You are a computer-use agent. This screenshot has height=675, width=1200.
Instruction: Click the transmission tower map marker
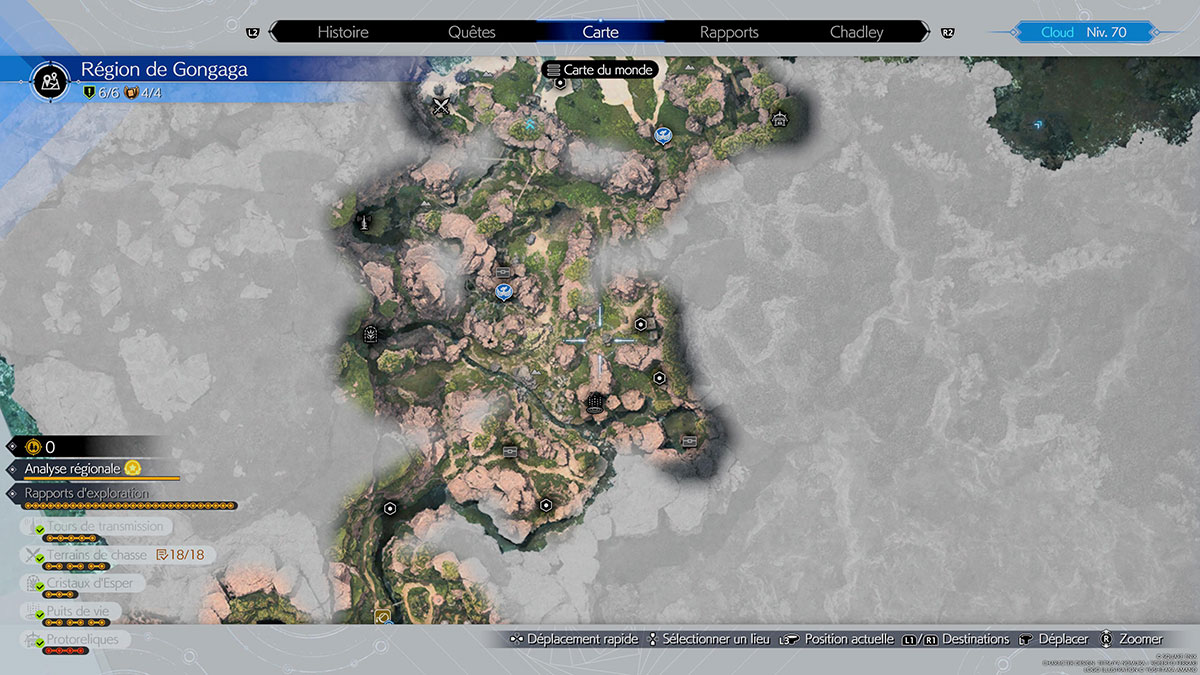click(366, 222)
